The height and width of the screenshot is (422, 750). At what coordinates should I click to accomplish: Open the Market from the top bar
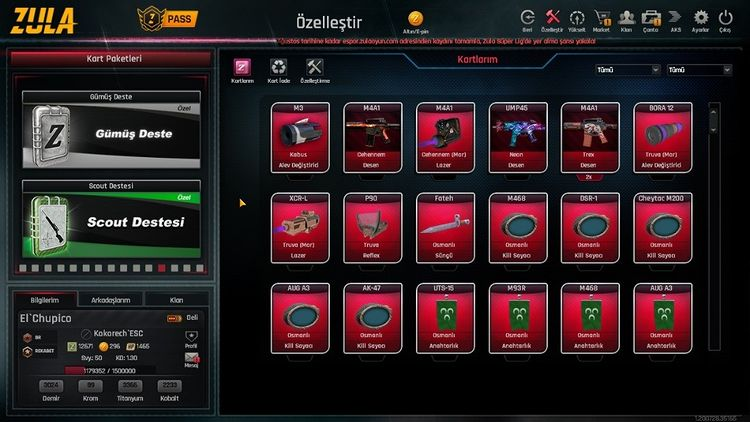602,18
